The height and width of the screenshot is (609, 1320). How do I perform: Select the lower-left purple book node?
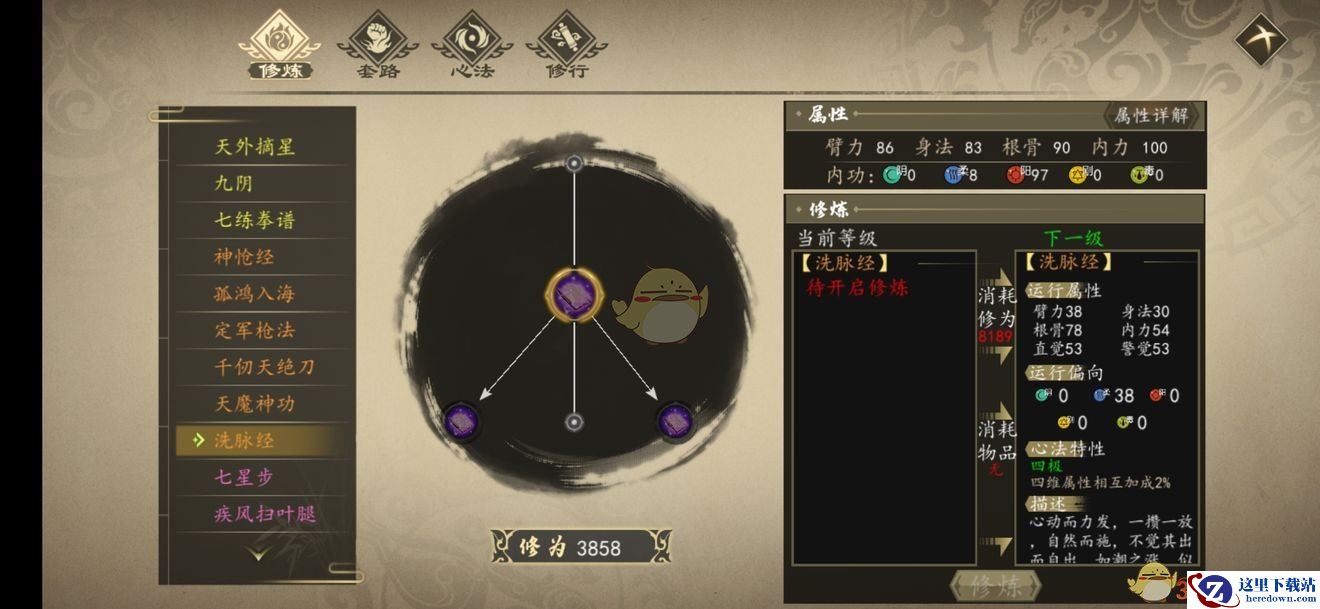click(x=461, y=419)
